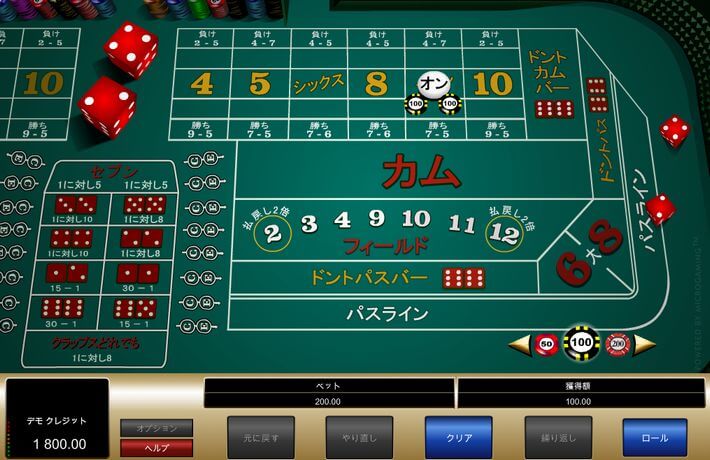710x460 pixels.
Task: Place a bet on the シックス number box
Action: (x=319, y=84)
